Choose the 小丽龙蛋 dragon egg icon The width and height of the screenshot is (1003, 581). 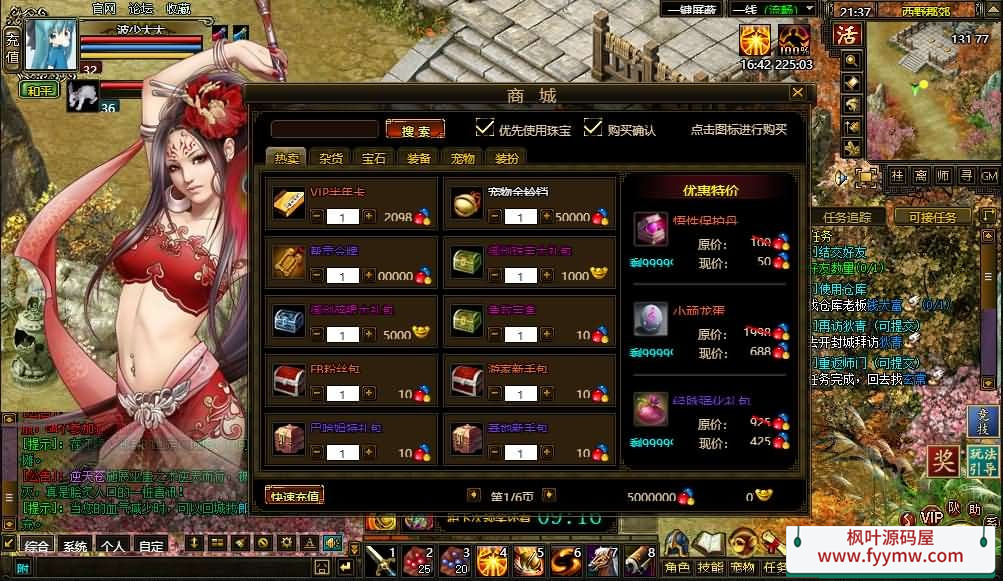click(x=650, y=317)
